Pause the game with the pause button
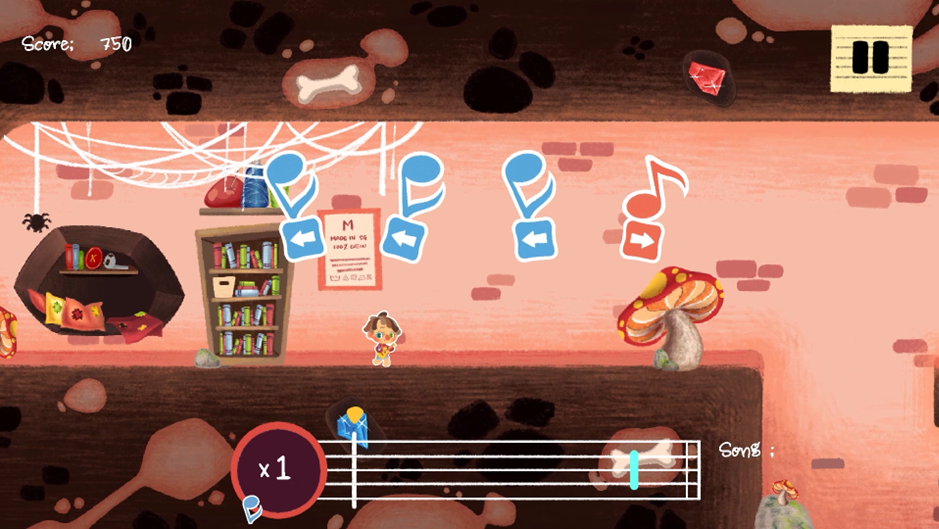 click(x=870, y=58)
